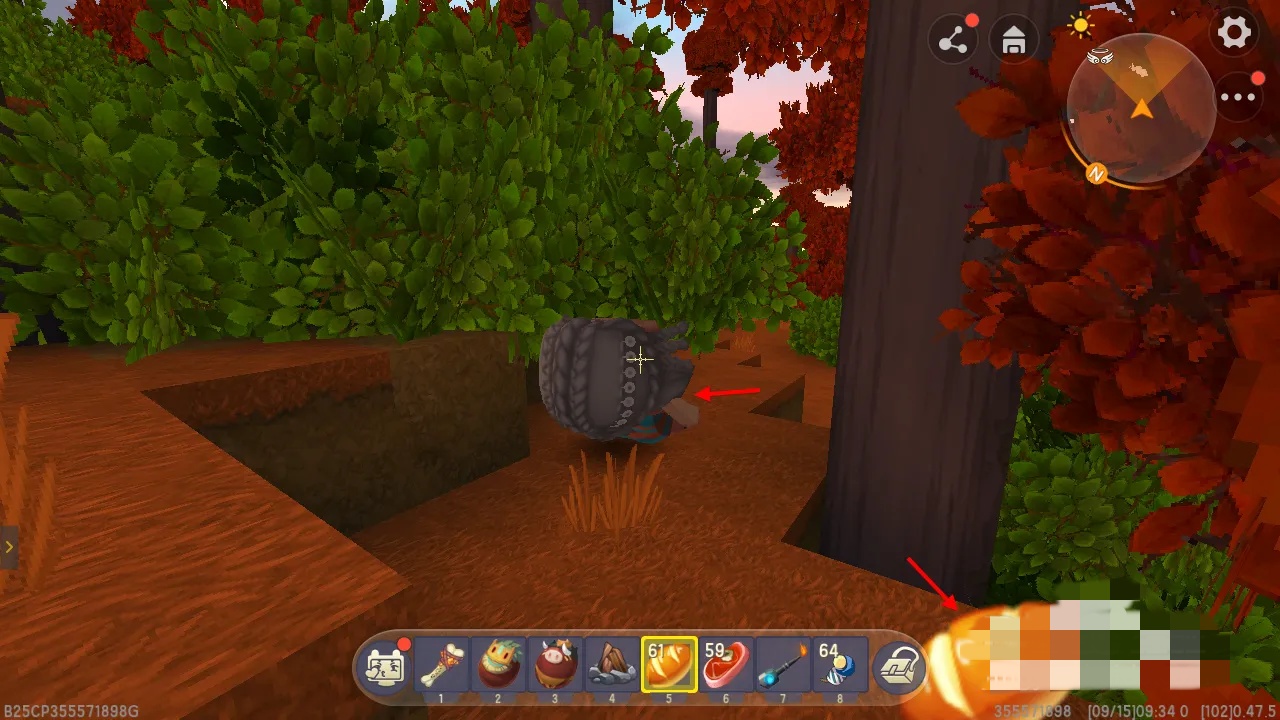Select the bone club in slot 1
This screenshot has width=1280, height=720.
(x=441, y=664)
